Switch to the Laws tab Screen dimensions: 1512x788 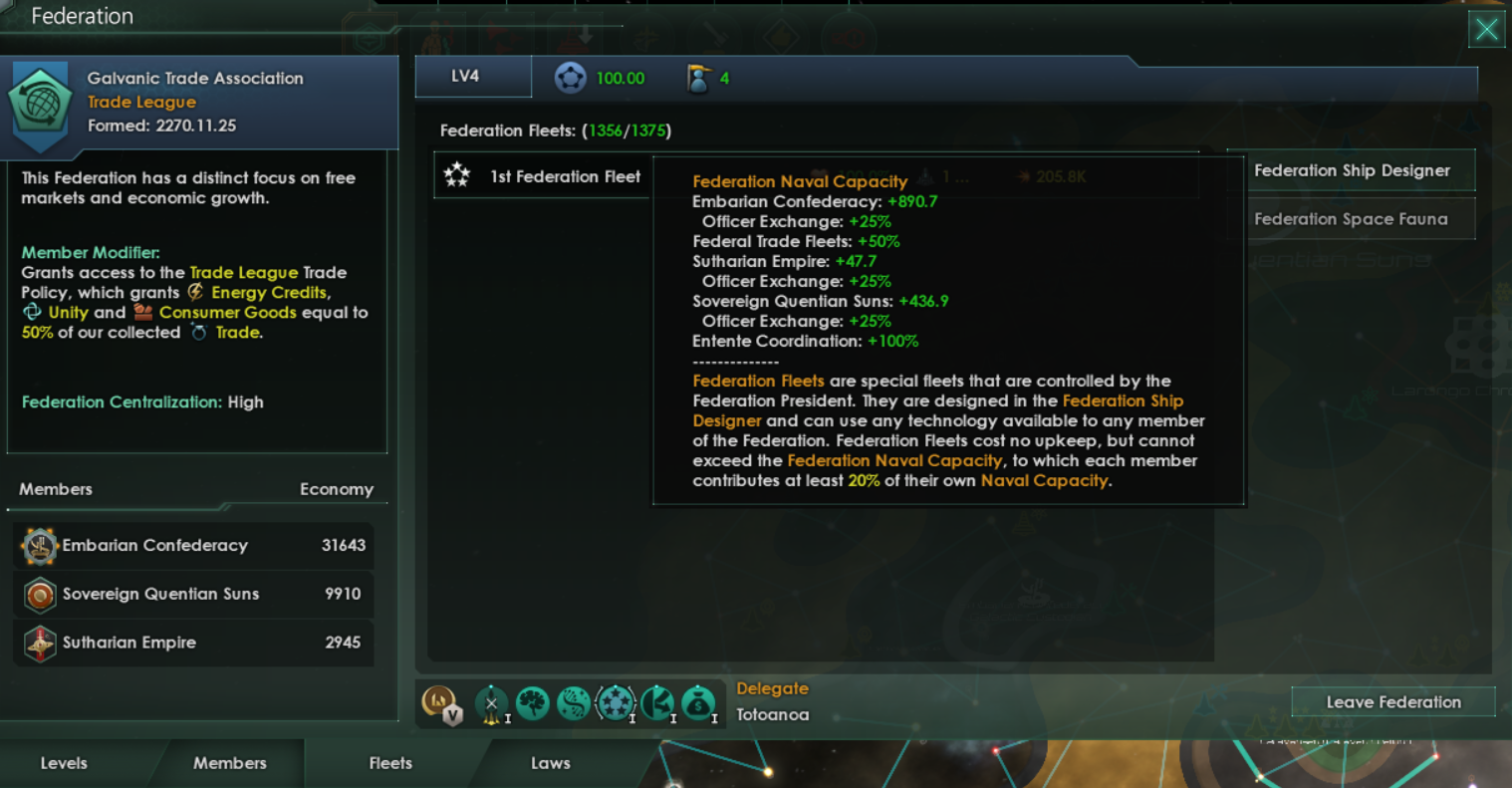550,763
